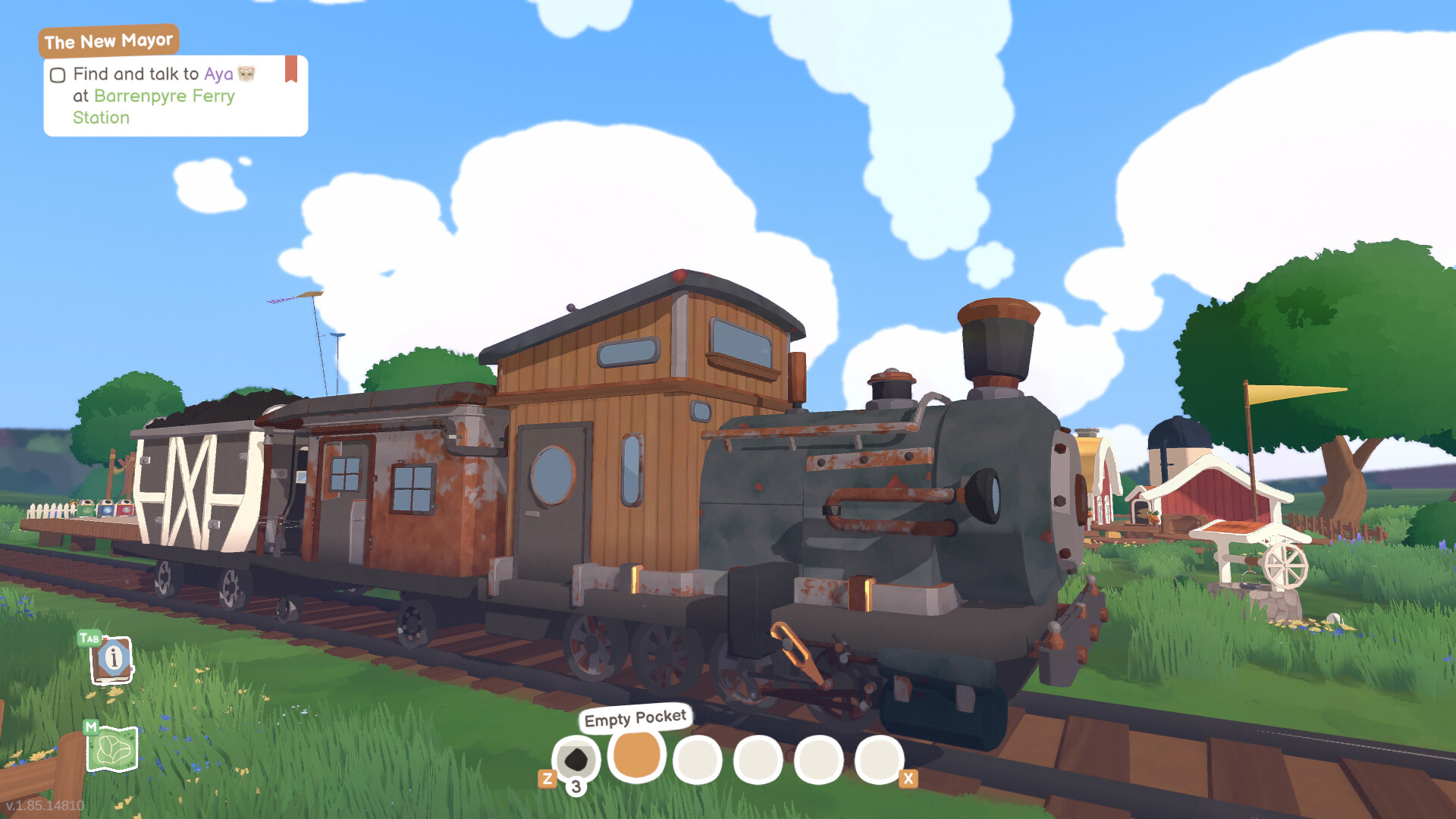Screen dimensions: 1456x819
Task: Open the 'Barrenpyre Ferry Station' location link
Action: 164,96
